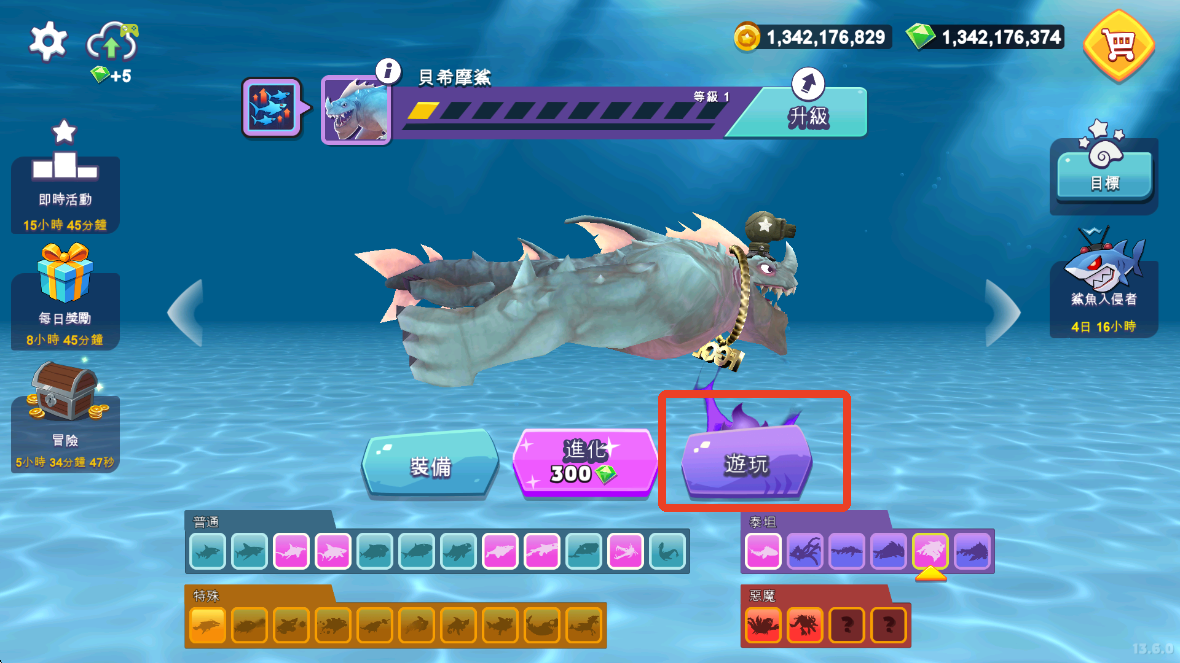Open the 目標 missions button
This screenshot has height=663, width=1180.
[x=1104, y=170]
